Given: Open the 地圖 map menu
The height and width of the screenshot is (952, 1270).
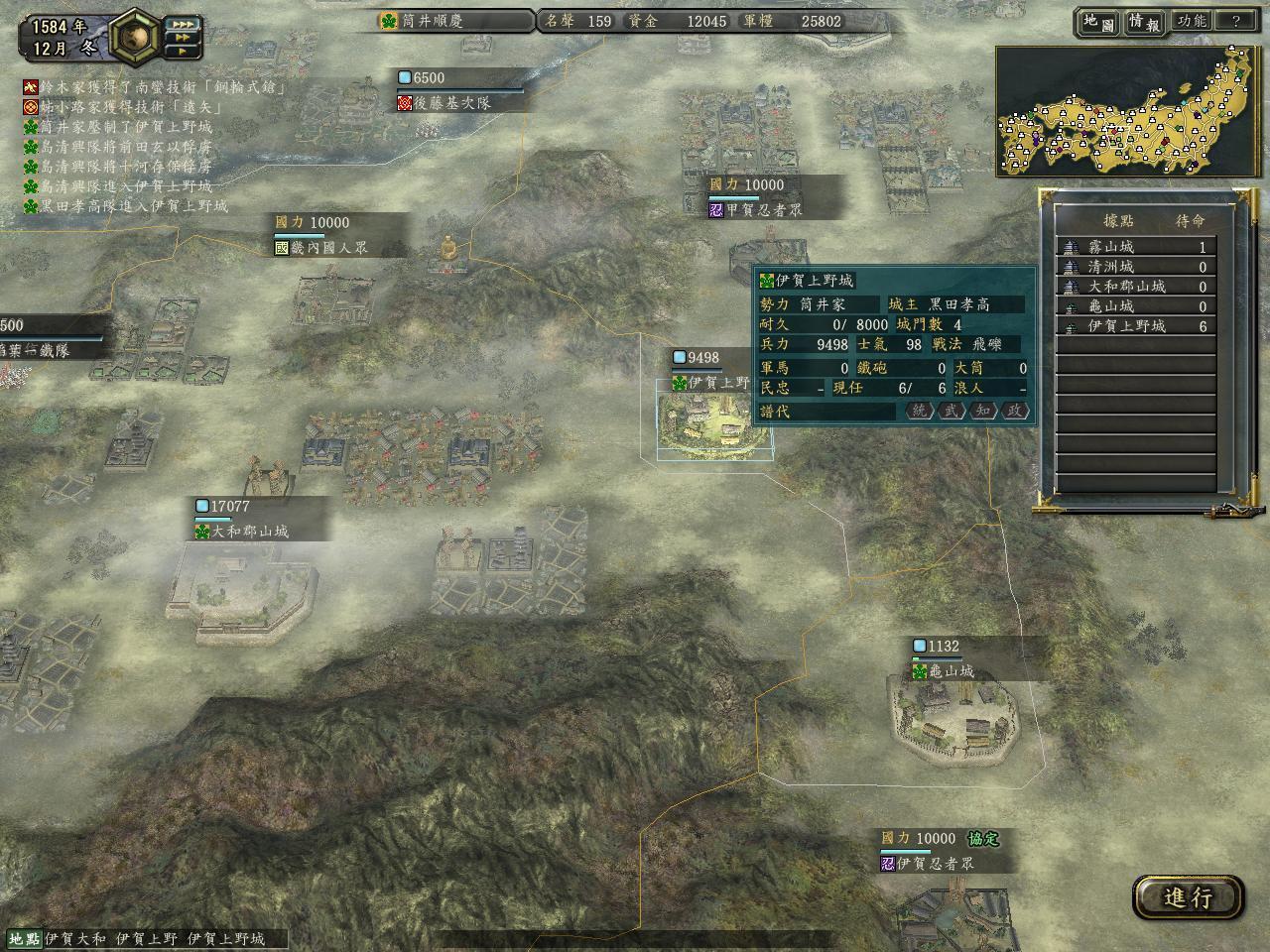Looking at the screenshot, I should pos(1098,22).
